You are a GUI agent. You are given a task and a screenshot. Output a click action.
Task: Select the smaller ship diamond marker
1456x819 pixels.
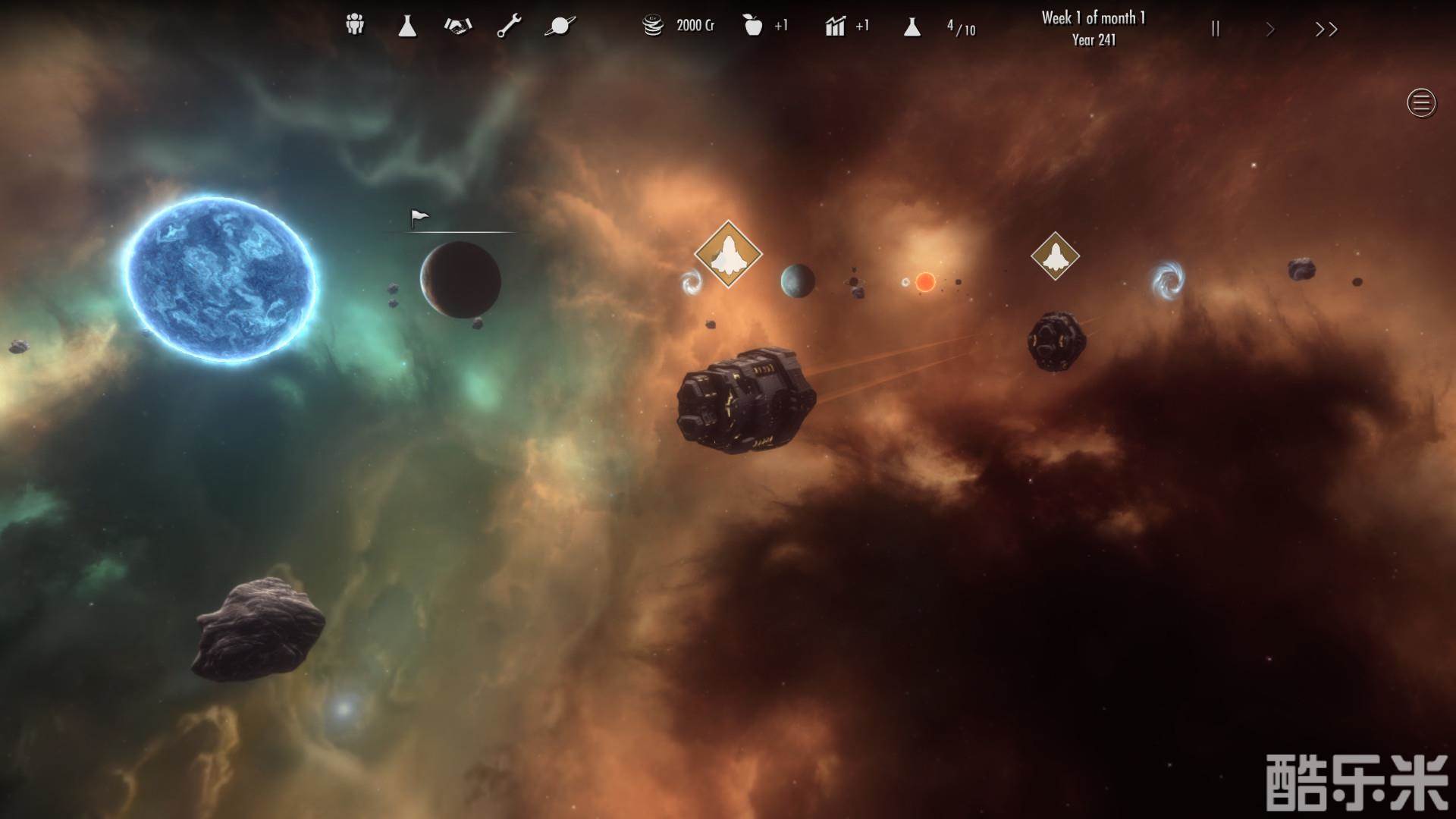(1055, 256)
